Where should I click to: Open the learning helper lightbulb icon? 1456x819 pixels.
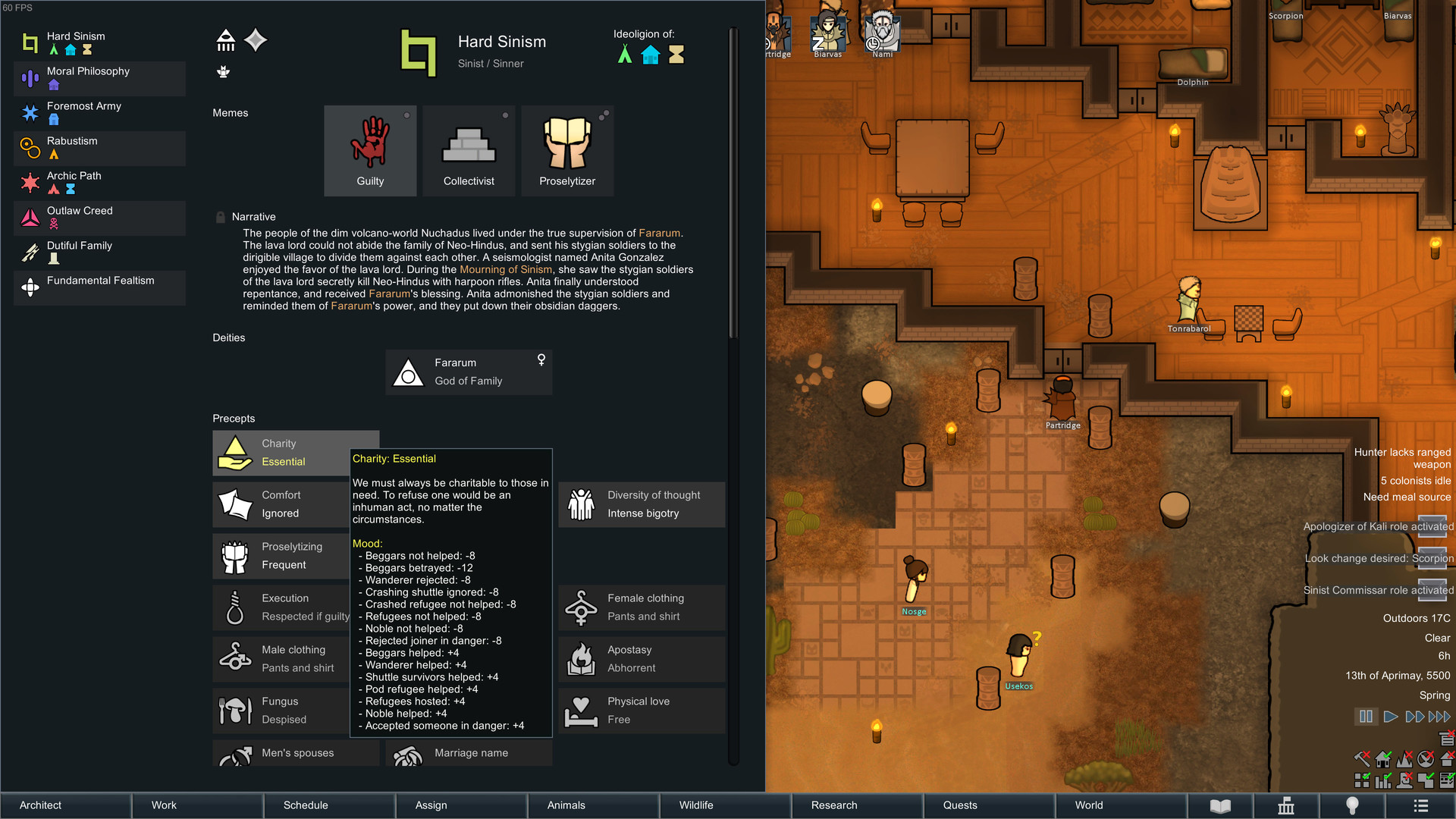[1354, 805]
